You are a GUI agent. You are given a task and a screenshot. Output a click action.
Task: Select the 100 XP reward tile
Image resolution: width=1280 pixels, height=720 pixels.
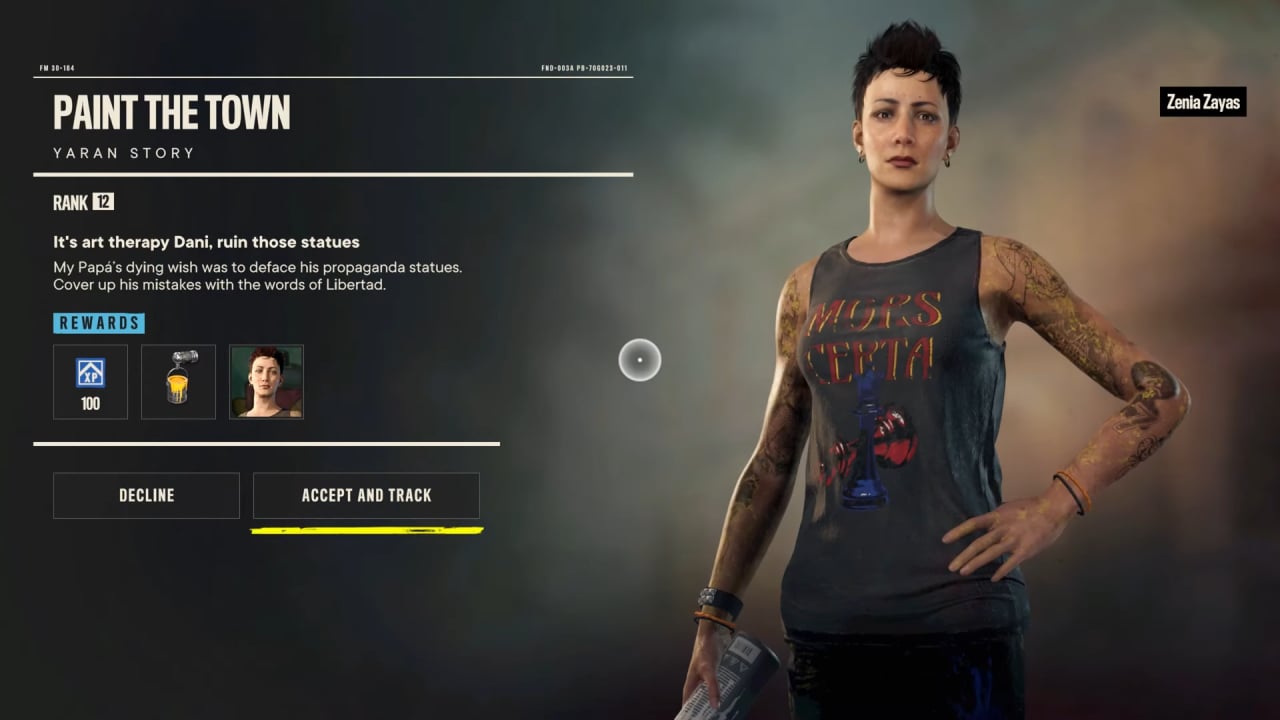[x=90, y=381]
